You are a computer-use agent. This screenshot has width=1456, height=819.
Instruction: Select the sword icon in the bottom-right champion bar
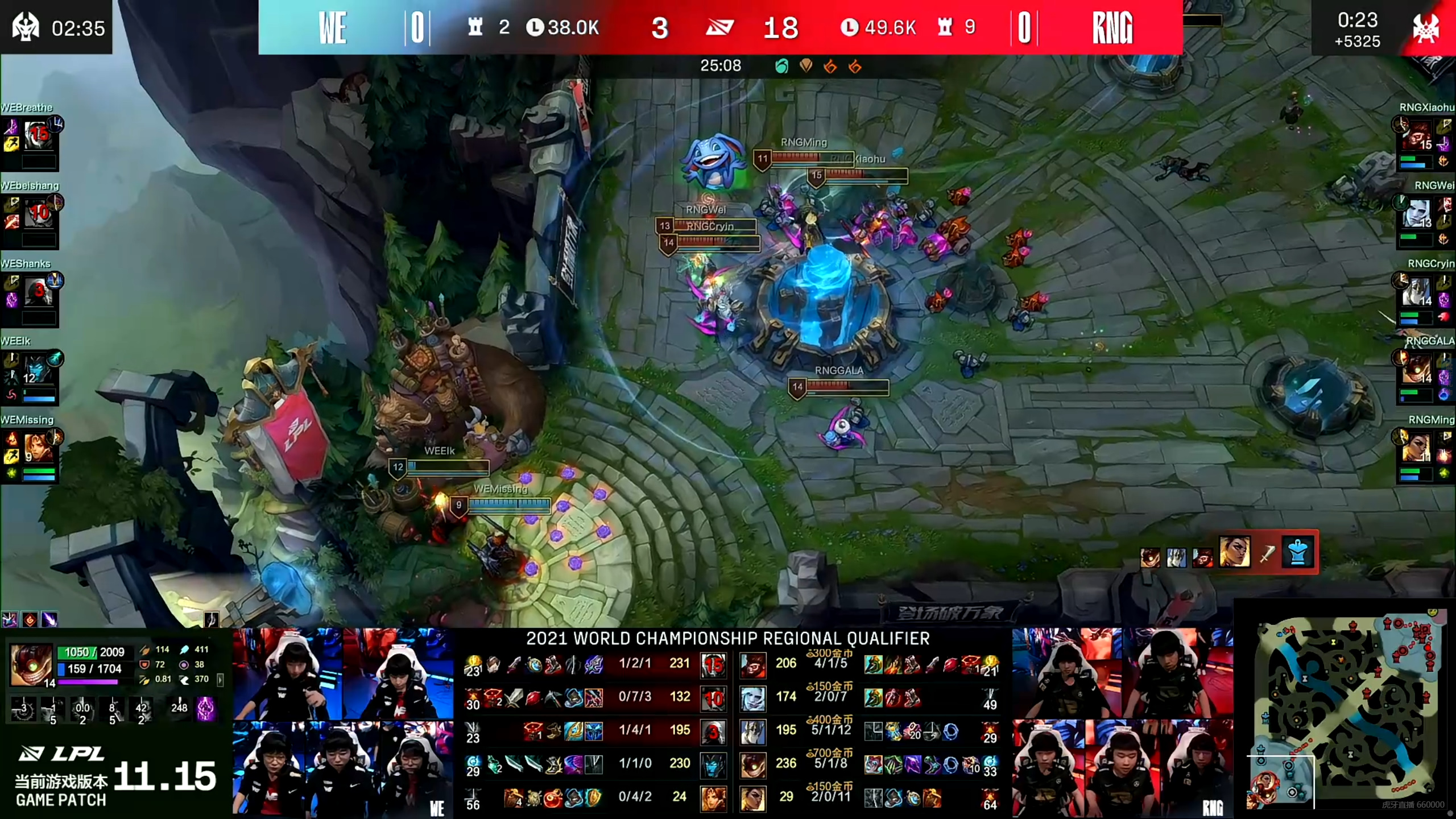pyautogui.click(x=1268, y=552)
